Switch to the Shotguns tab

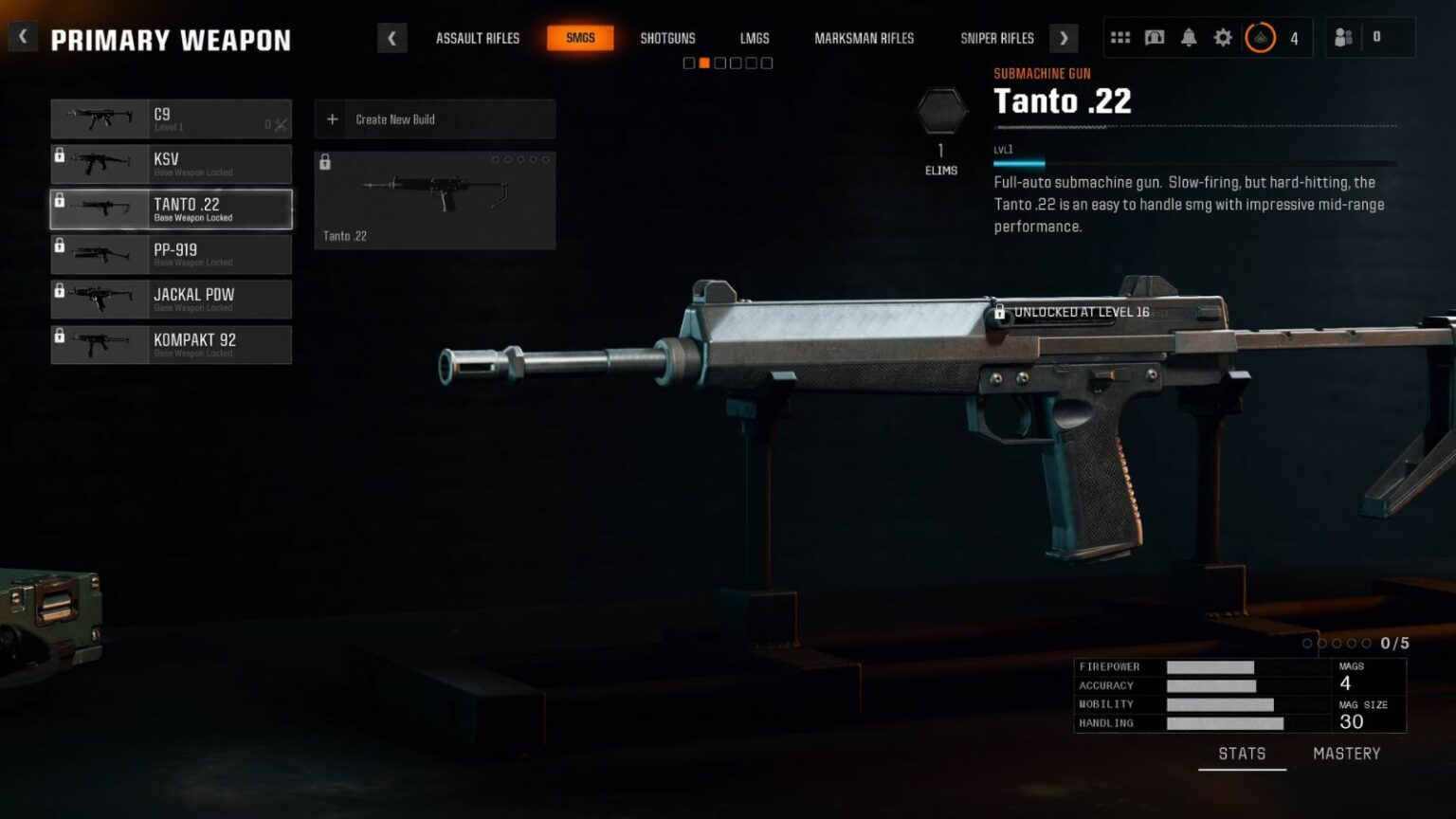(x=667, y=38)
